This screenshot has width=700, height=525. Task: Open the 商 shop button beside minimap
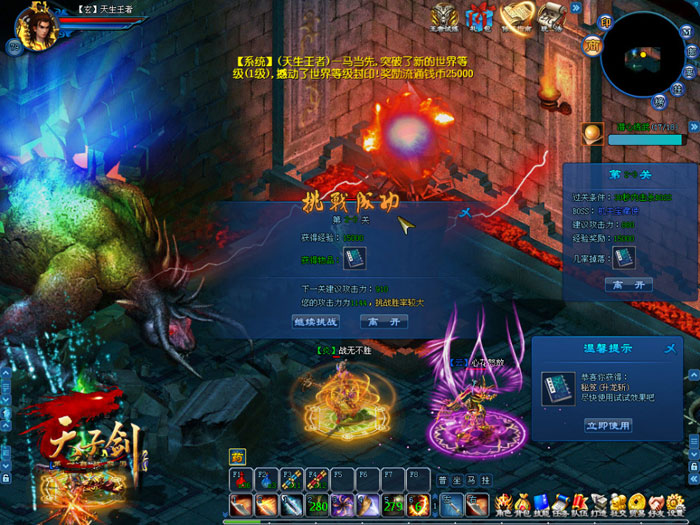[x=593, y=44]
